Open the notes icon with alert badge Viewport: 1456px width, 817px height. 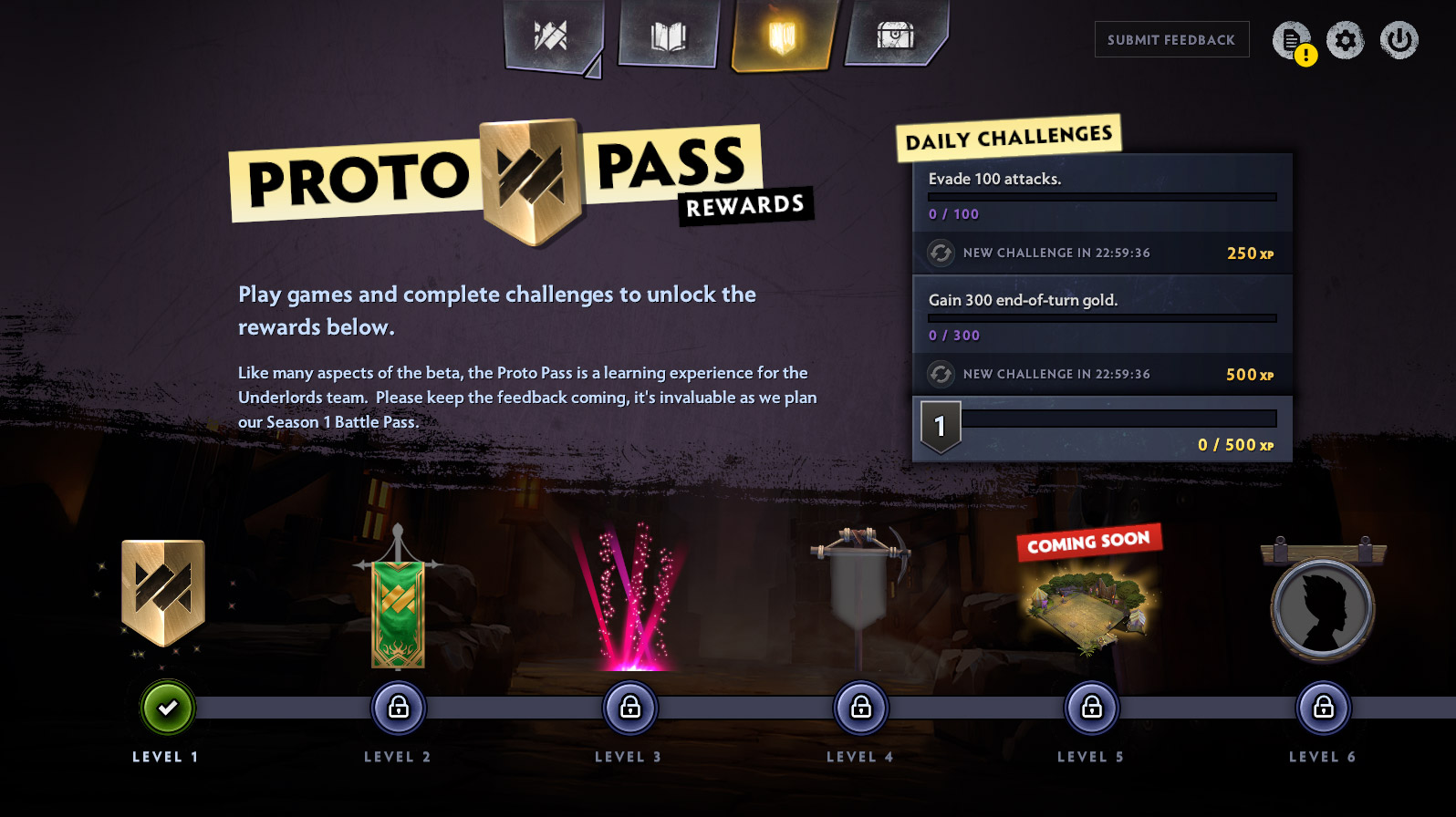tap(1292, 41)
